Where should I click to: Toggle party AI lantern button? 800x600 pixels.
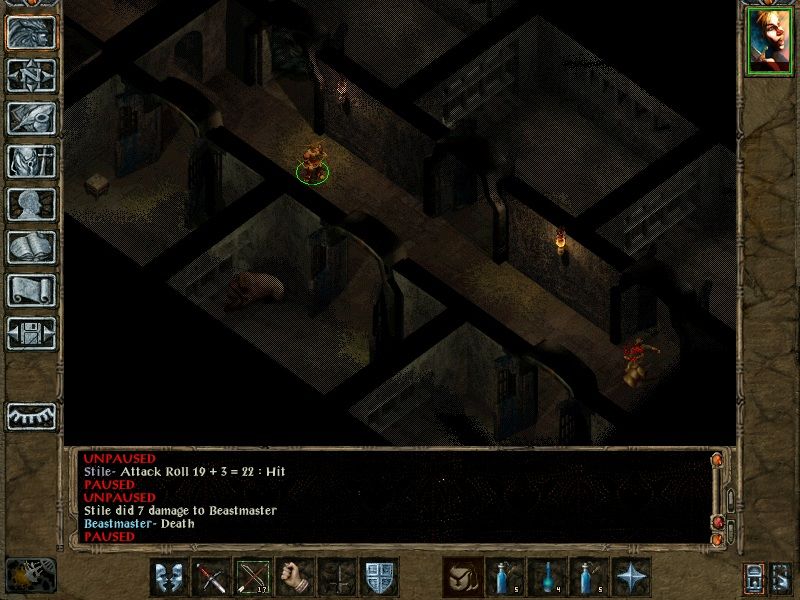(753, 577)
